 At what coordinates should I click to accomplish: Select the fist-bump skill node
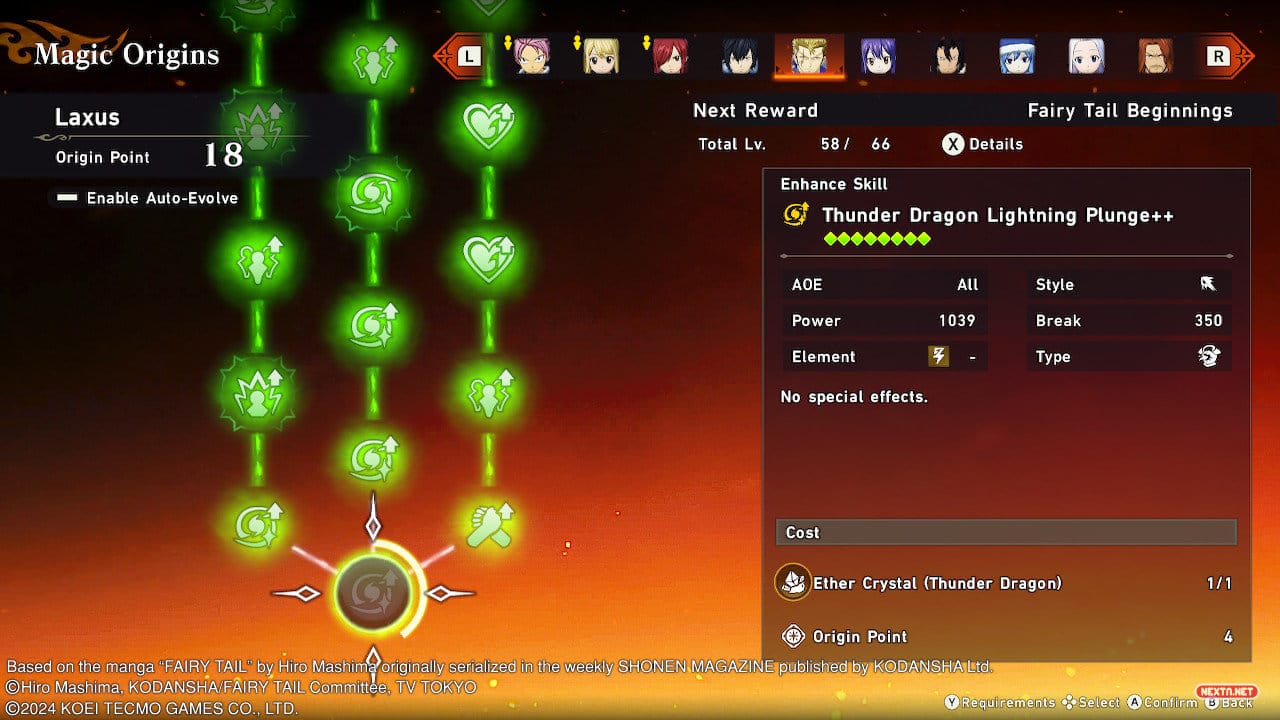(x=488, y=526)
